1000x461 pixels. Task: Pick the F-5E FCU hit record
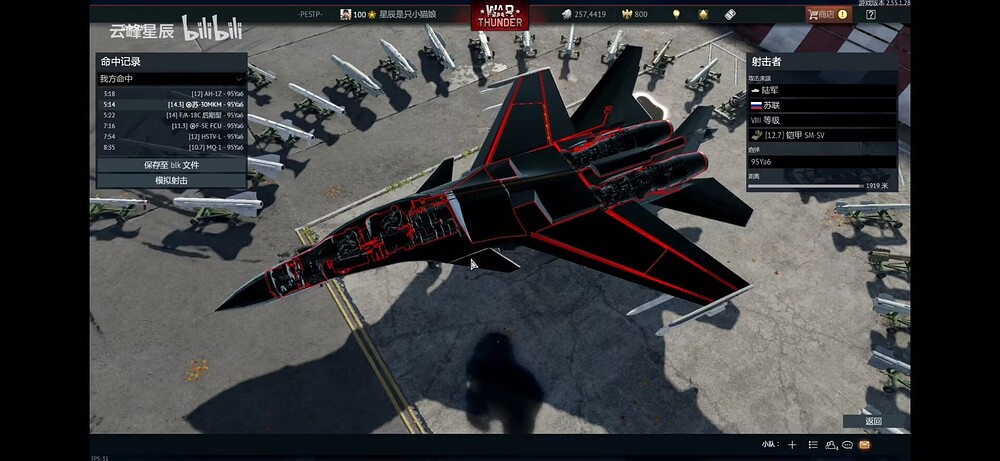[x=171, y=126]
